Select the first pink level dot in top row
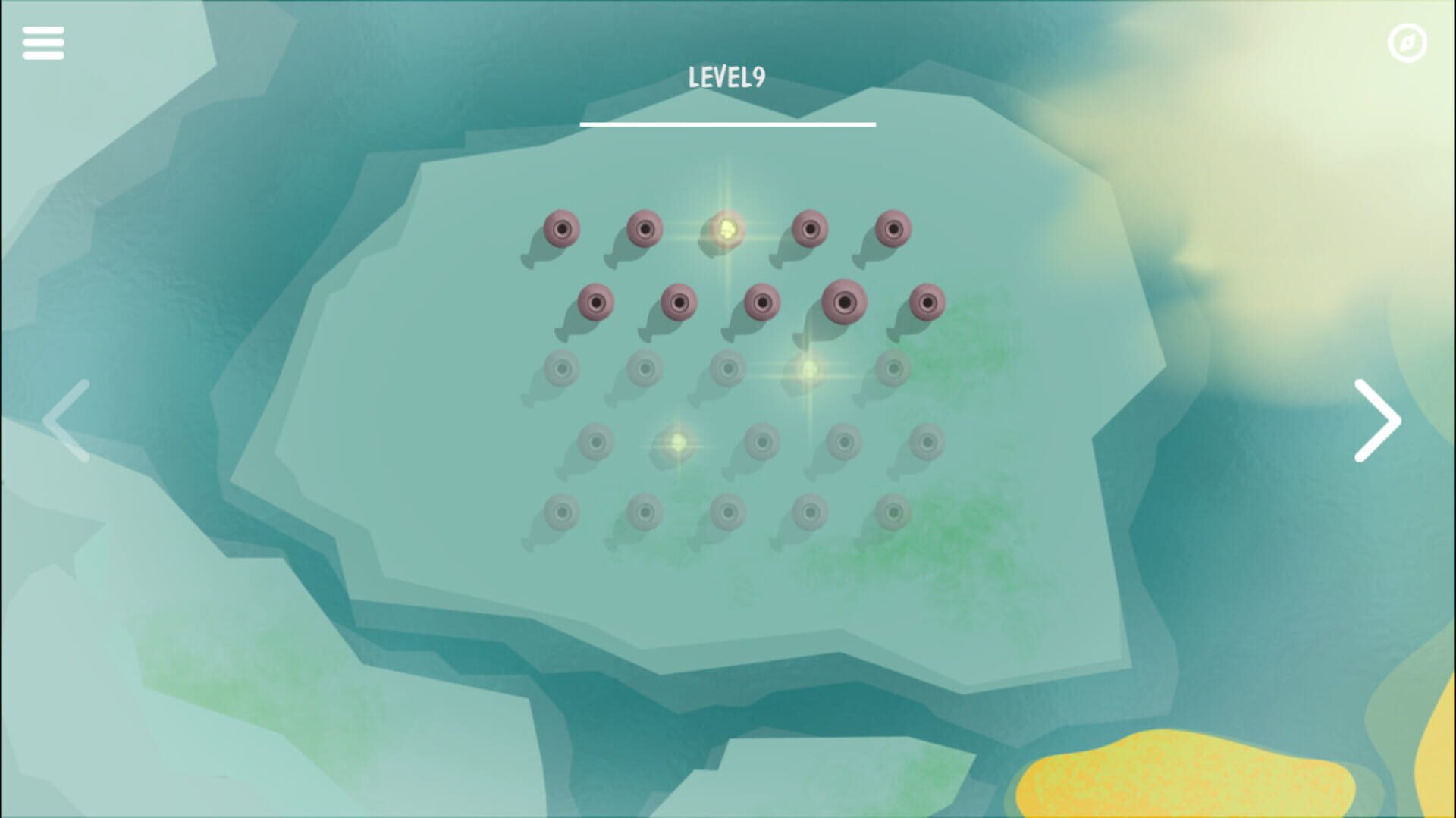Screen dimensions: 1456x818 (561, 227)
